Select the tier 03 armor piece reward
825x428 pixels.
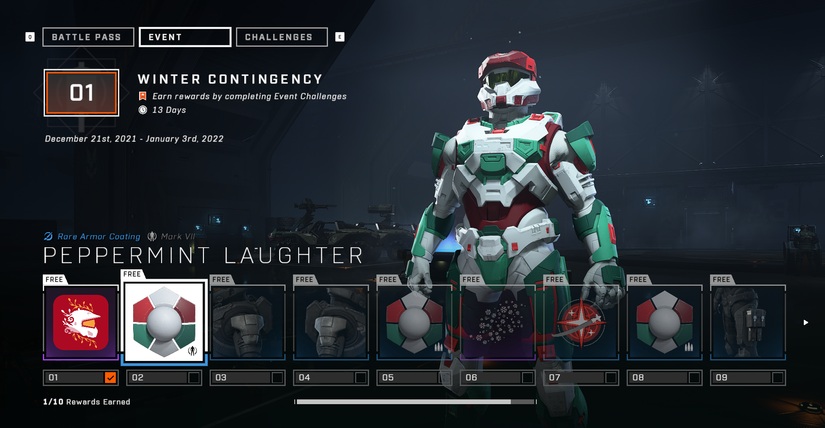tap(247, 323)
